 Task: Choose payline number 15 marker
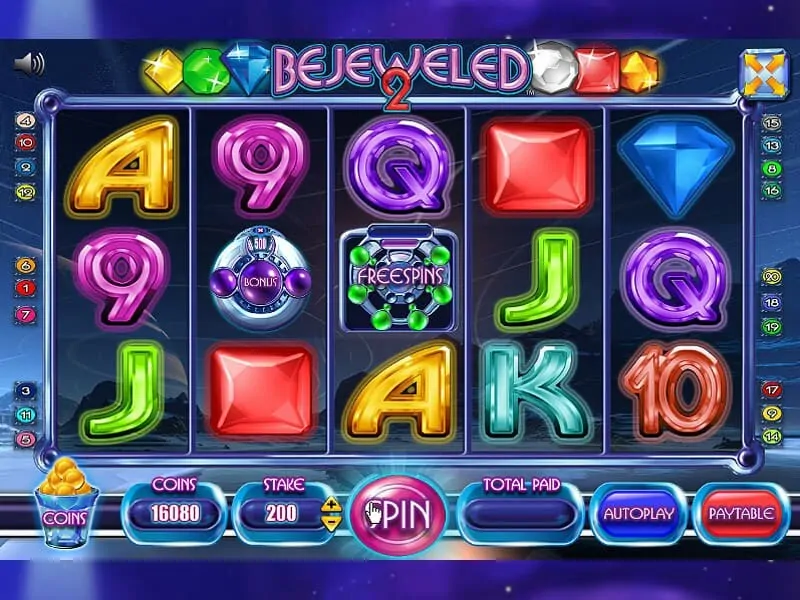(771, 123)
